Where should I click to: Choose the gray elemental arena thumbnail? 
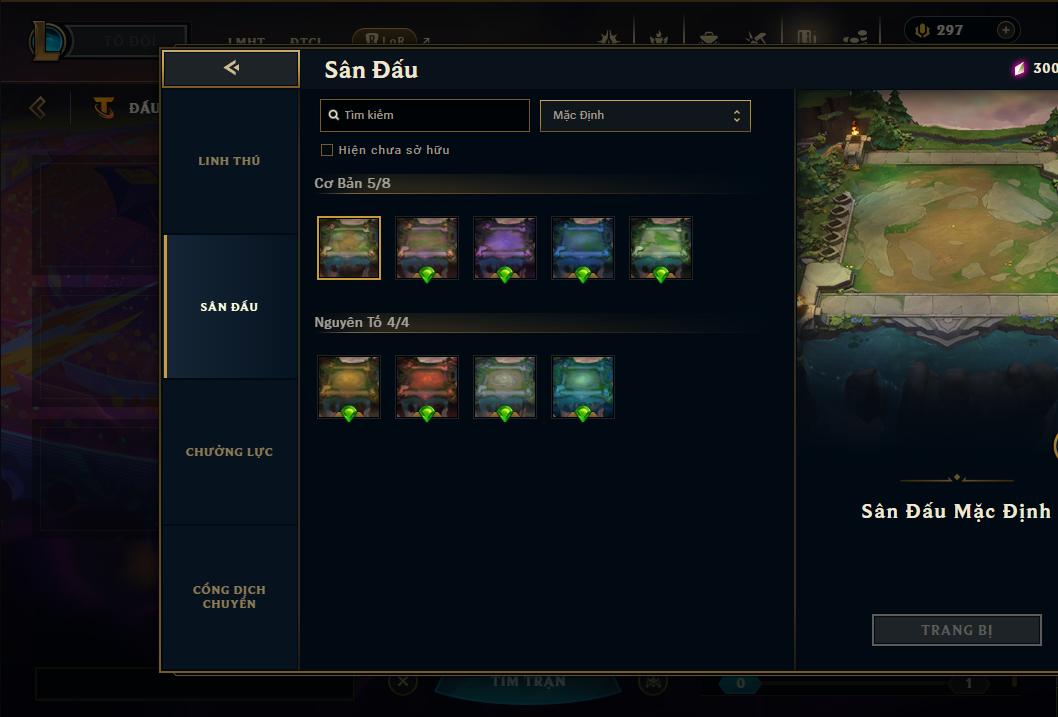point(505,386)
